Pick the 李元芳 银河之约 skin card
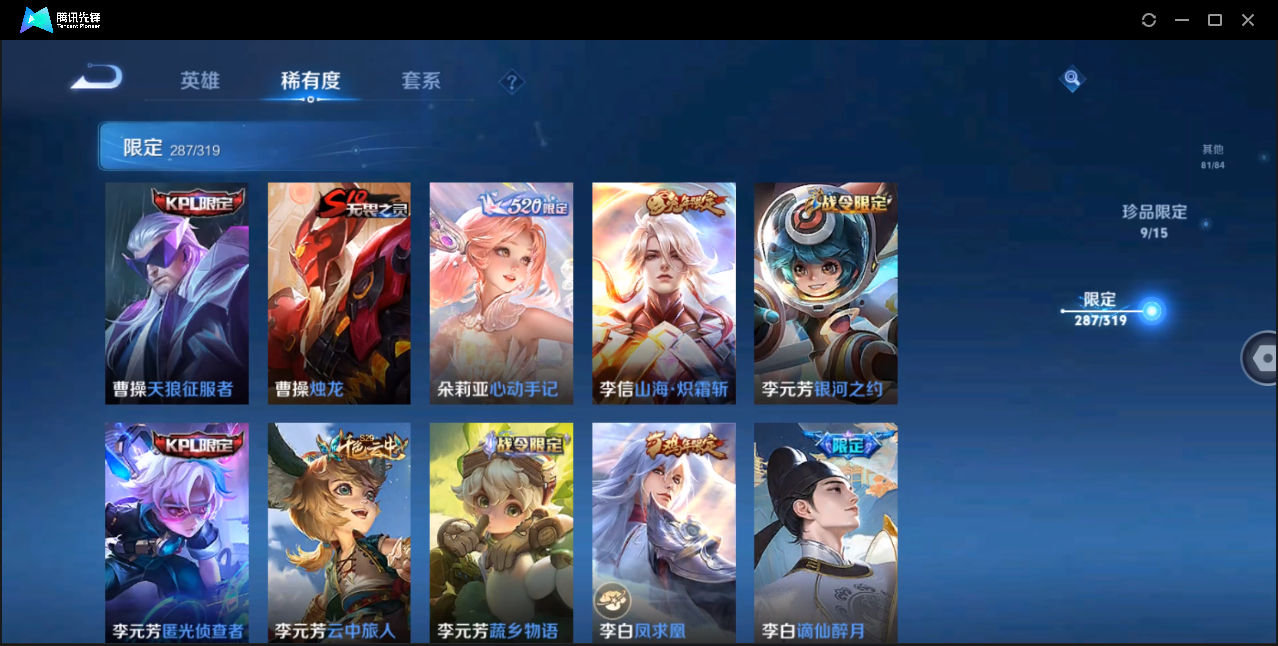Image resolution: width=1278 pixels, height=646 pixels. (x=826, y=293)
